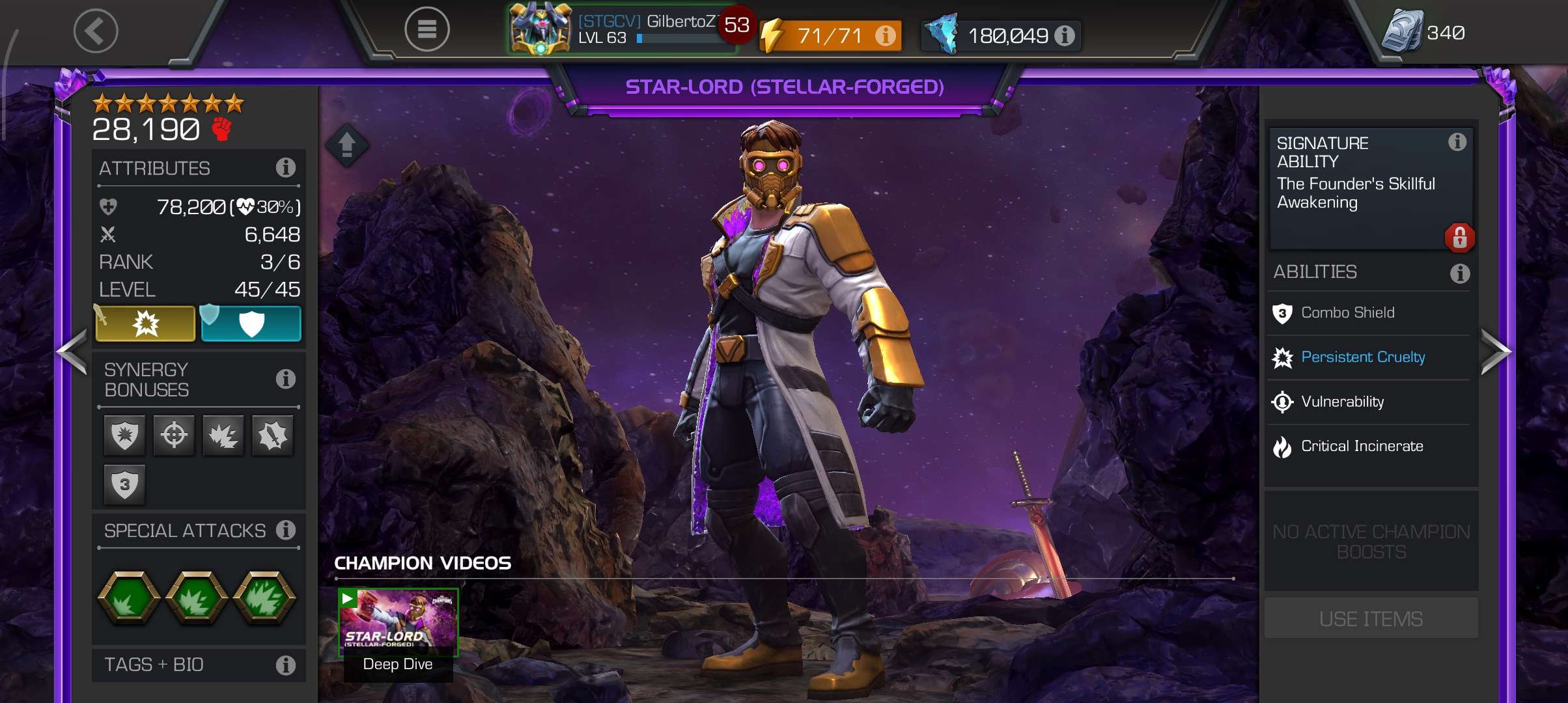
Task: Open Tags + Bio details
Action: [x=285, y=665]
